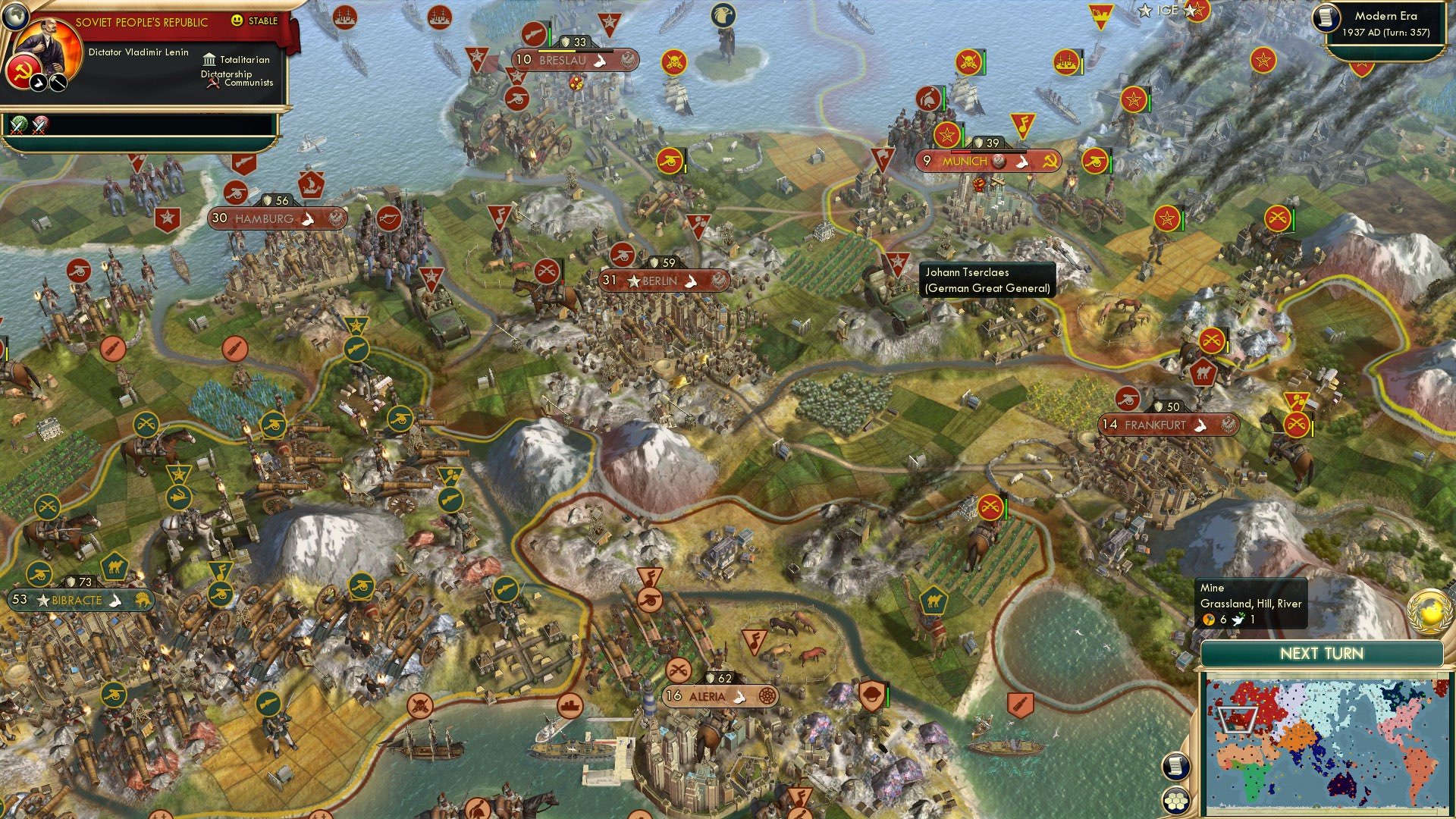Viewport: 1456px width, 819px height.
Task: Open the globe icon in the top-left corner
Action: click(x=17, y=15)
